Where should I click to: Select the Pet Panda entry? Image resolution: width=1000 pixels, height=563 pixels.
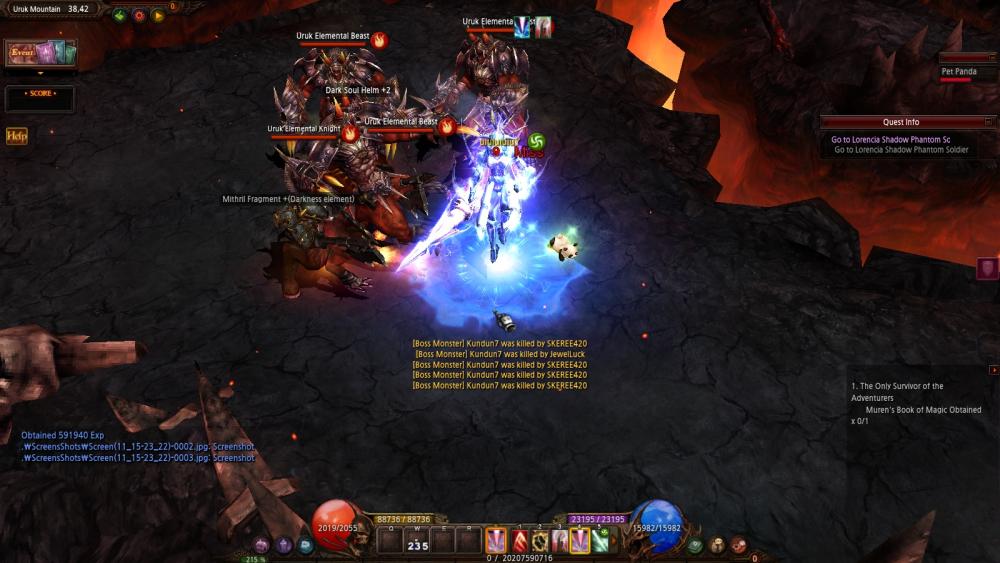click(959, 72)
